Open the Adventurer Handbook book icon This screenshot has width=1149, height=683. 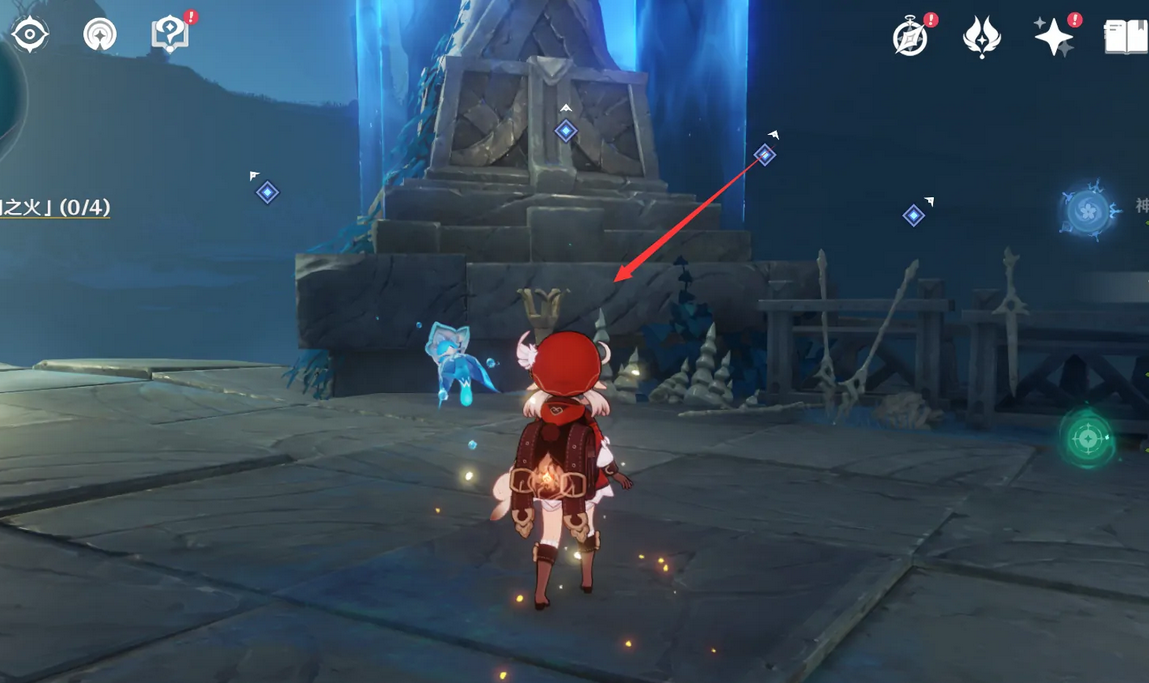tap(1126, 38)
